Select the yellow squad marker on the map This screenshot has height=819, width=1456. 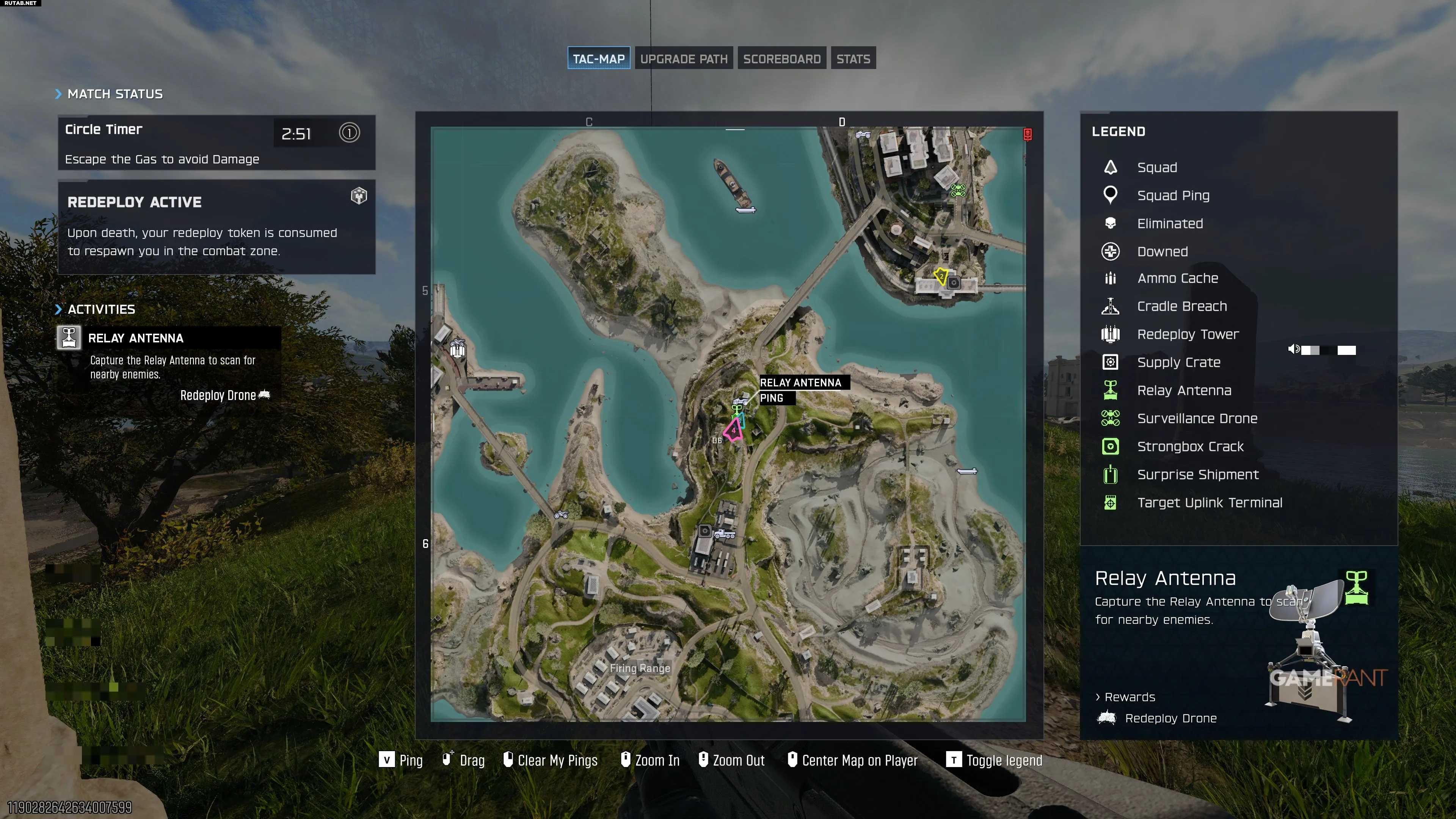coord(940,276)
